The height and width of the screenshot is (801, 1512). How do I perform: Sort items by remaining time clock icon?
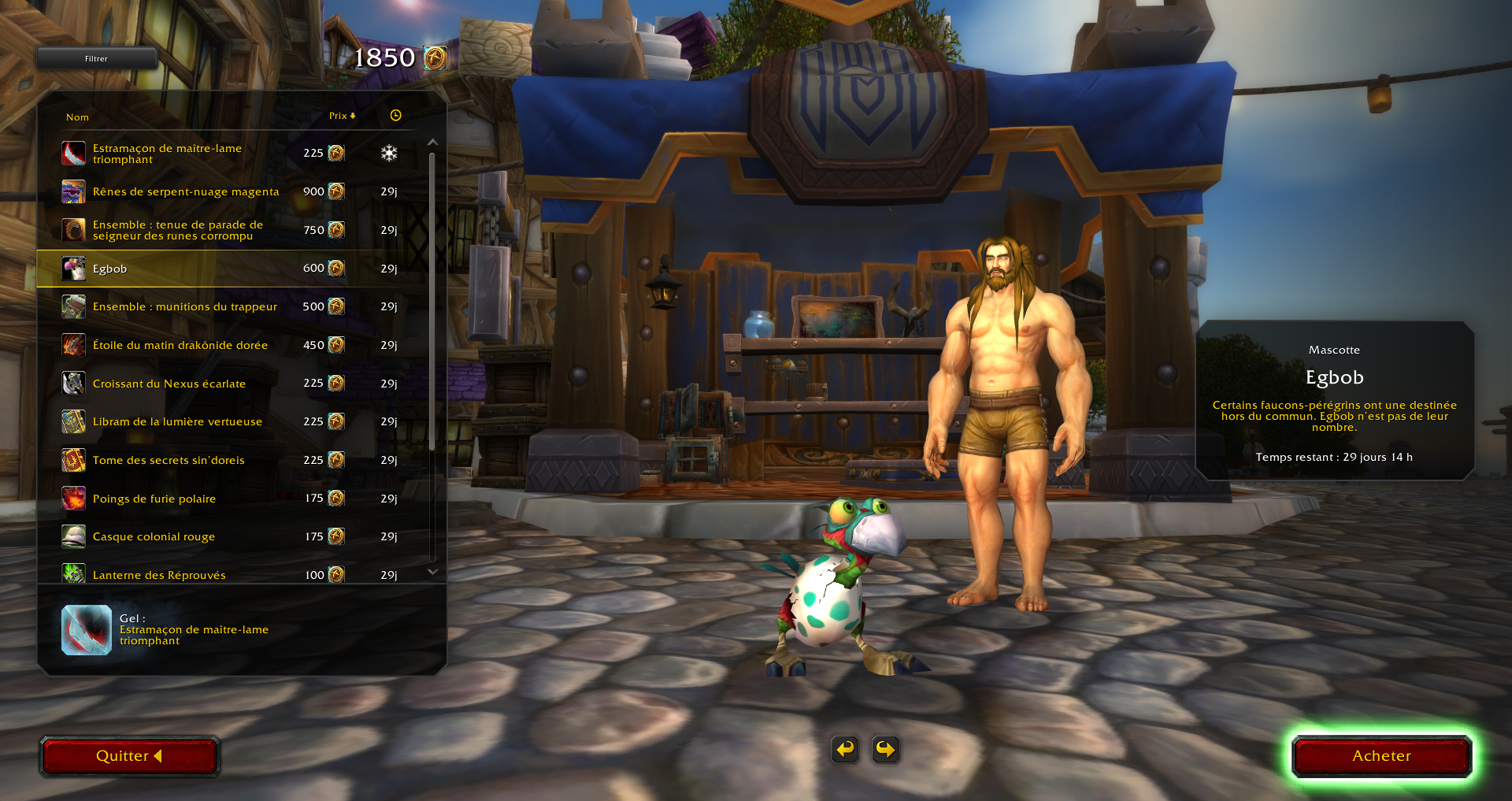(395, 116)
